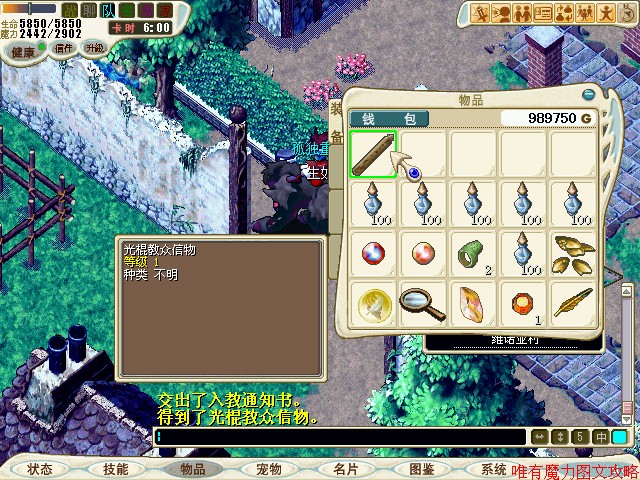Click the 健康 health button

22,50
